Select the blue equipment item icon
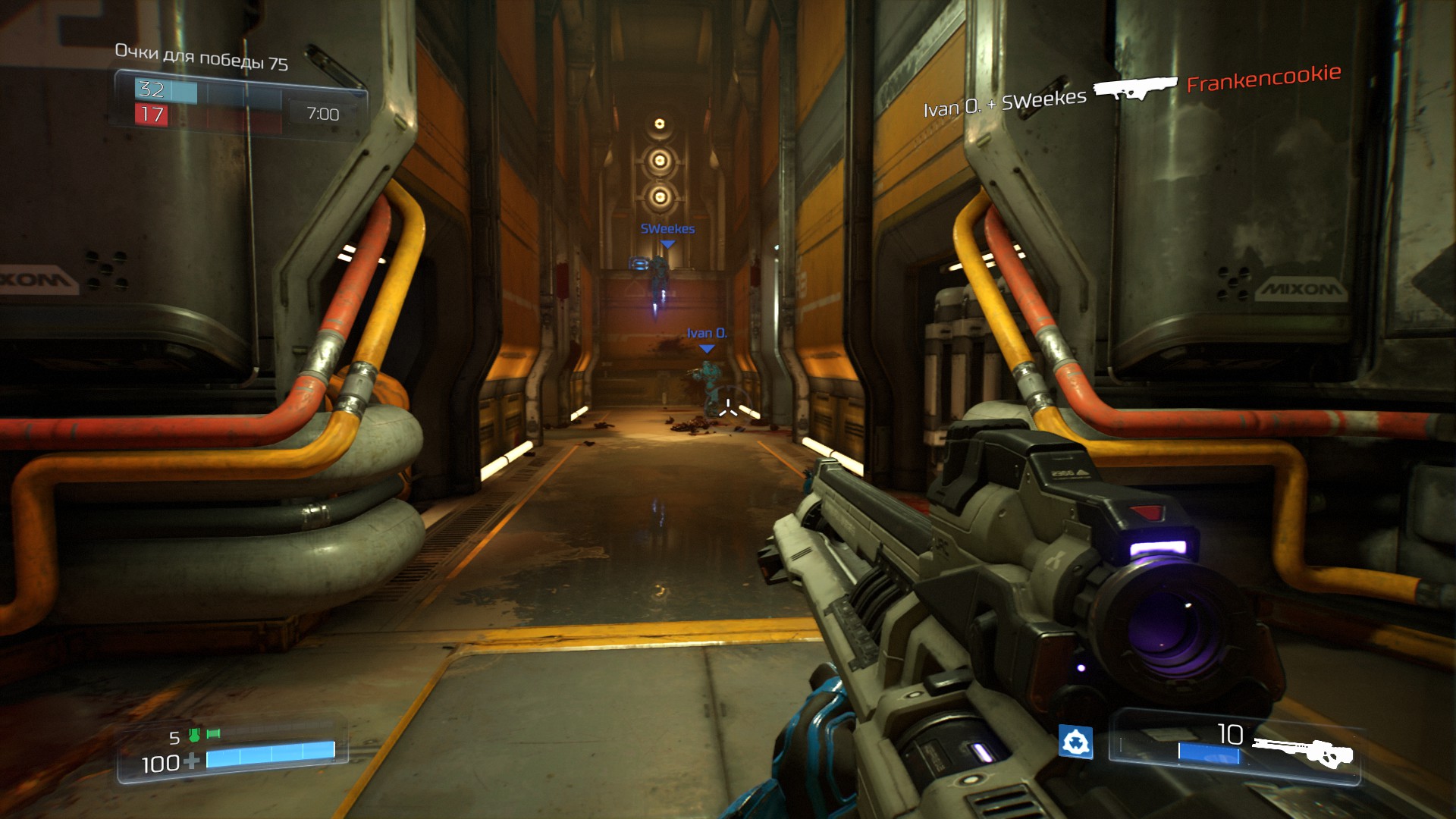This screenshot has height=819, width=1456. (x=1075, y=742)
